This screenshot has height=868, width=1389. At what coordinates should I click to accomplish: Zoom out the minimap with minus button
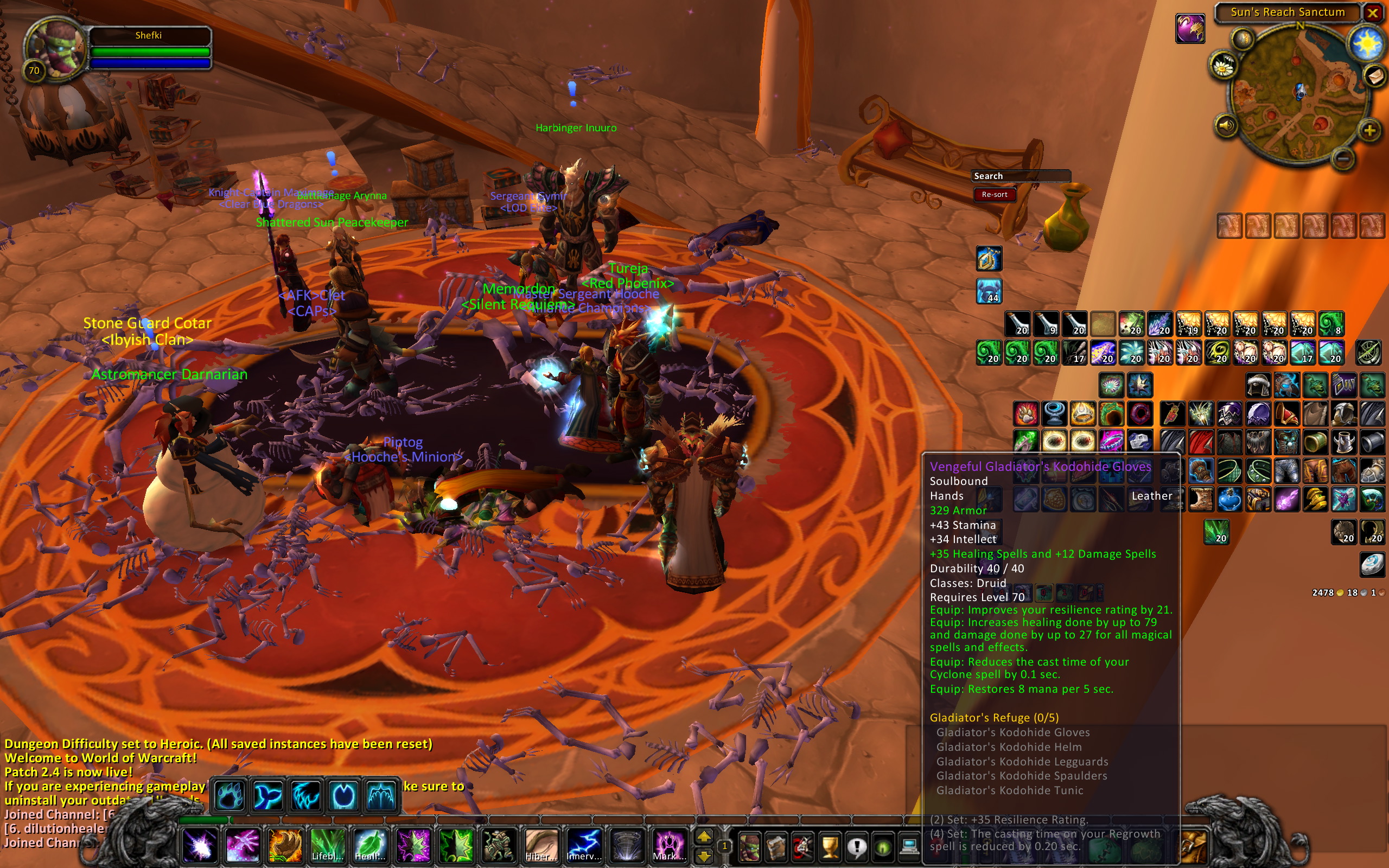coord(1343,157)
